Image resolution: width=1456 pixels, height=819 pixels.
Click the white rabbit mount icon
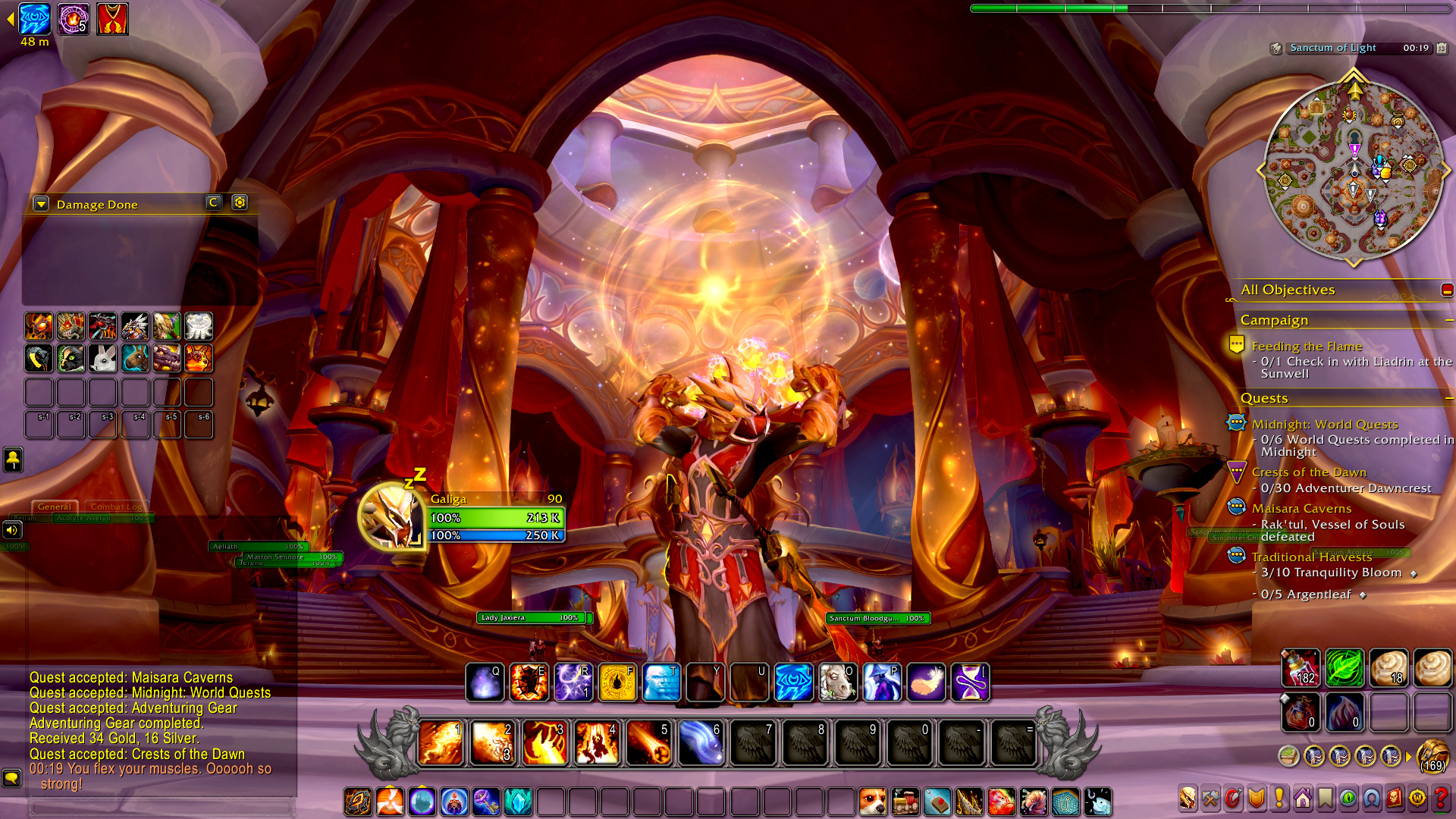tap(102, 358)
